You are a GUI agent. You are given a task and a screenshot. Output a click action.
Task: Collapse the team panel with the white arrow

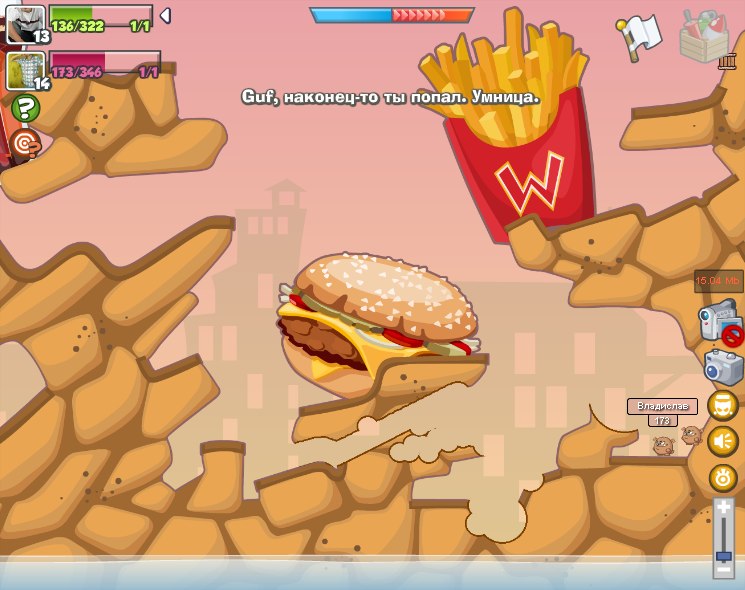pos(165,15)
